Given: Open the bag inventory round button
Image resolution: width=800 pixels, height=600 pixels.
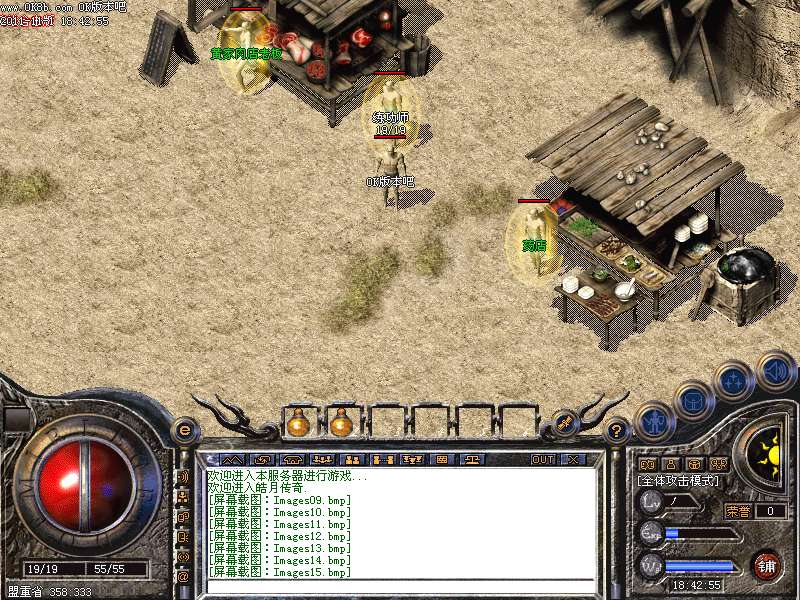Looking at the screenshot, I should point(693,400).
